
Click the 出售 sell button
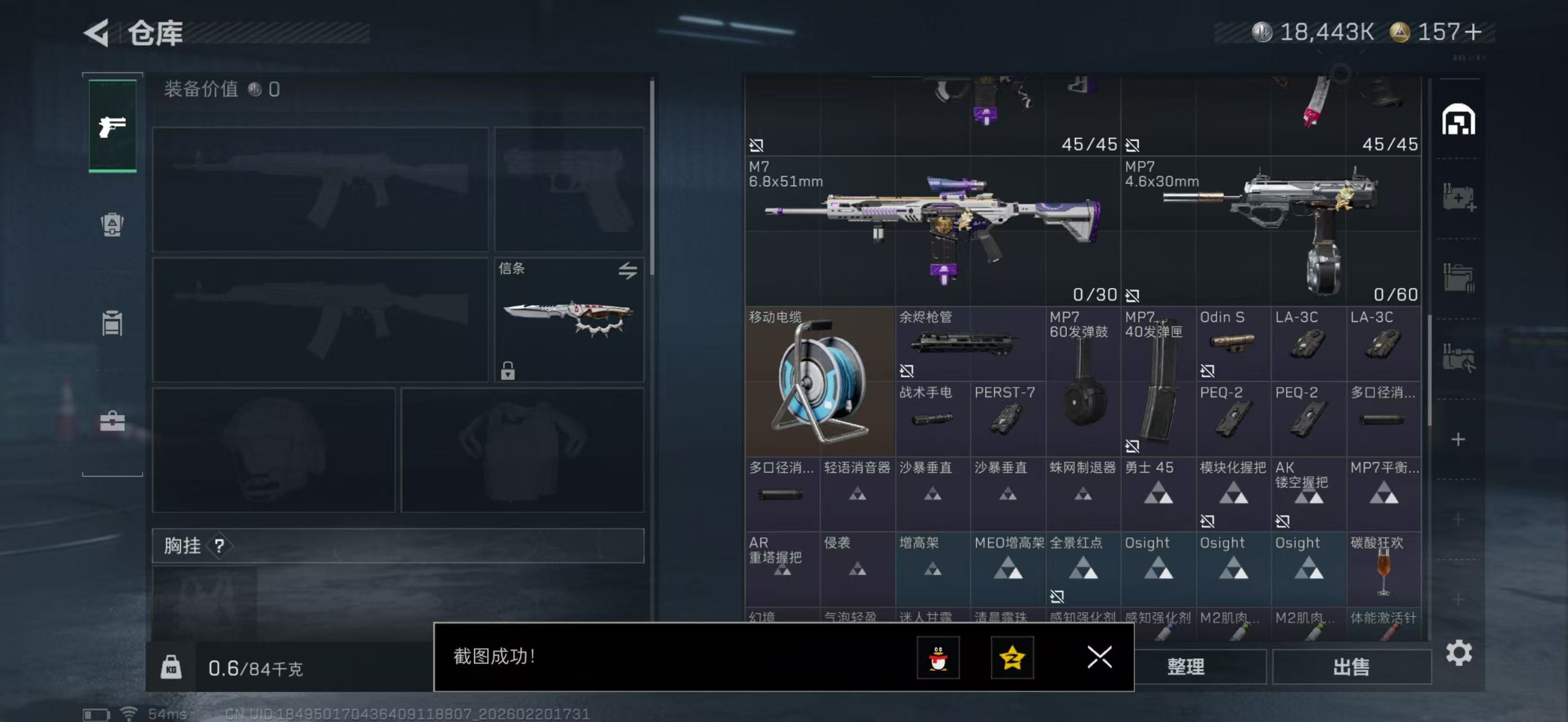pos(1351,667)
